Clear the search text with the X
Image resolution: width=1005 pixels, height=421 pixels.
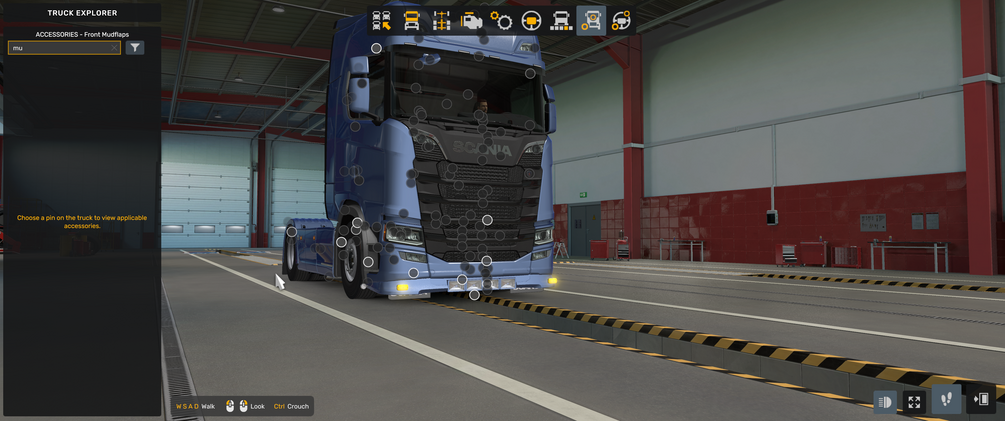114,48
